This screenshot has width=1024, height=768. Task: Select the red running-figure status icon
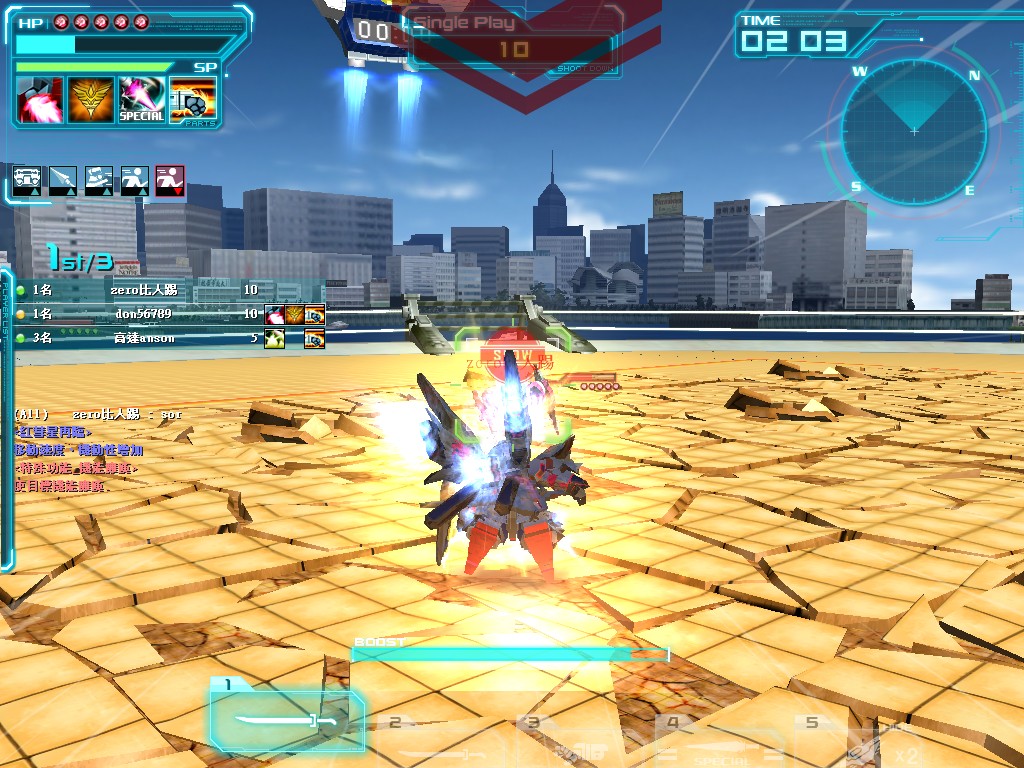[x=170, y=181]
